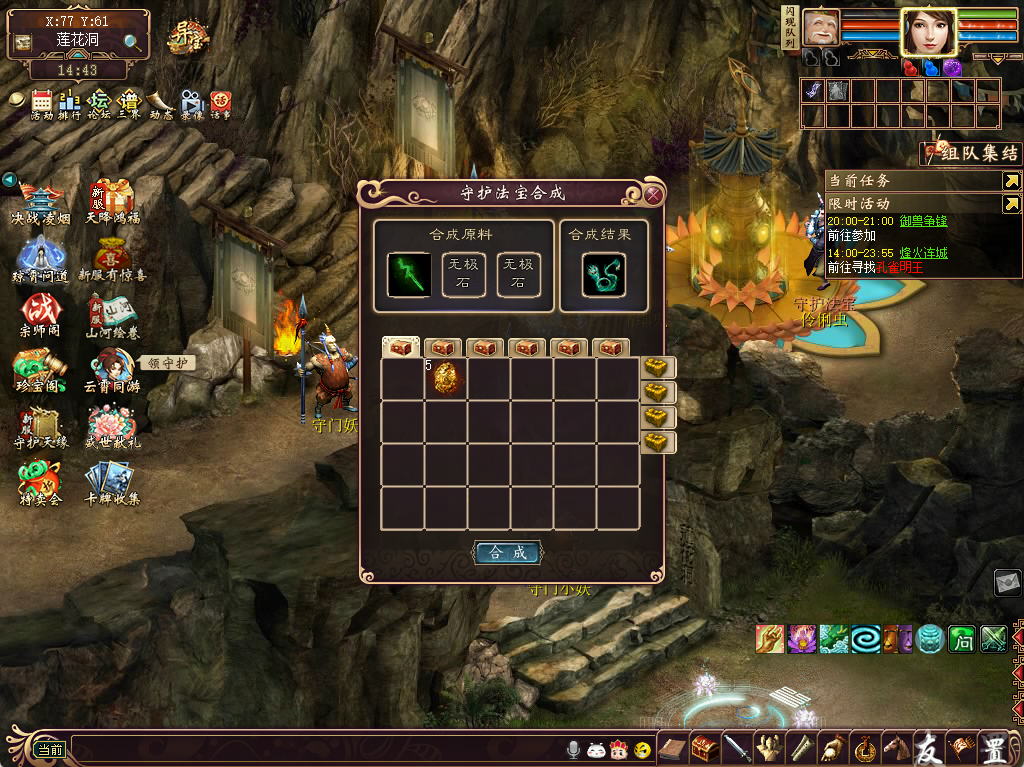Click the magnifying glass beside 莲花洞
This screenshot has width=1024, height=767.
click(133, 42)
